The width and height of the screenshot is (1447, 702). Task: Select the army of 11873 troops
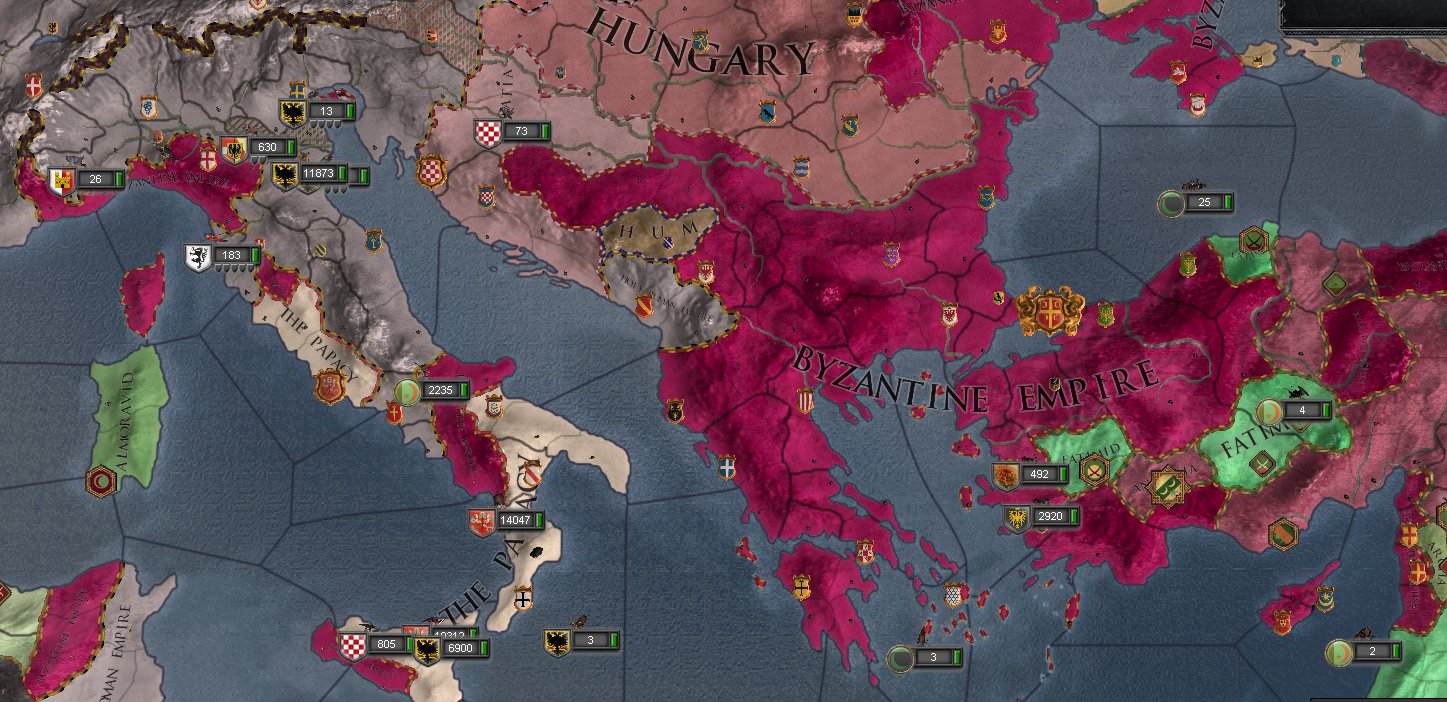pos(318,175)
